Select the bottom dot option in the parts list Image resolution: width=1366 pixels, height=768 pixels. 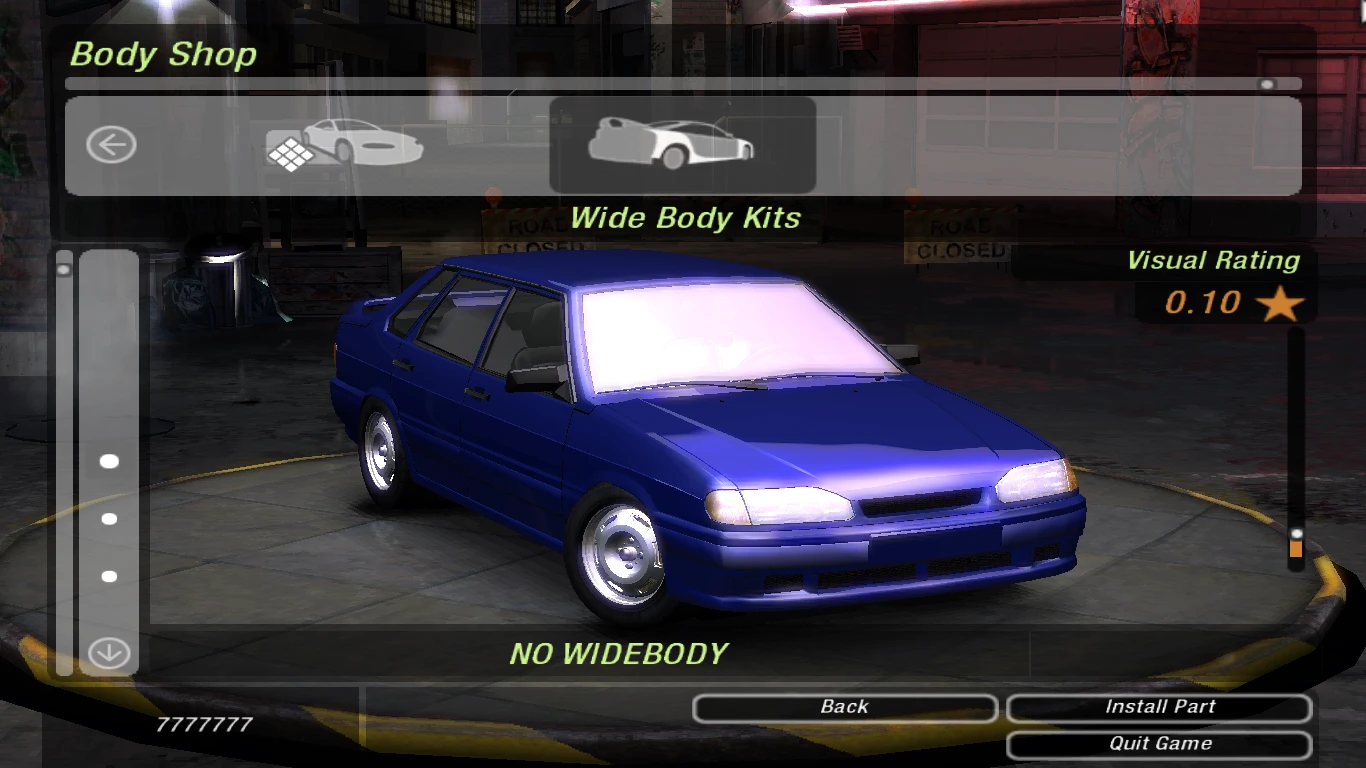click(x=107, y=575)
